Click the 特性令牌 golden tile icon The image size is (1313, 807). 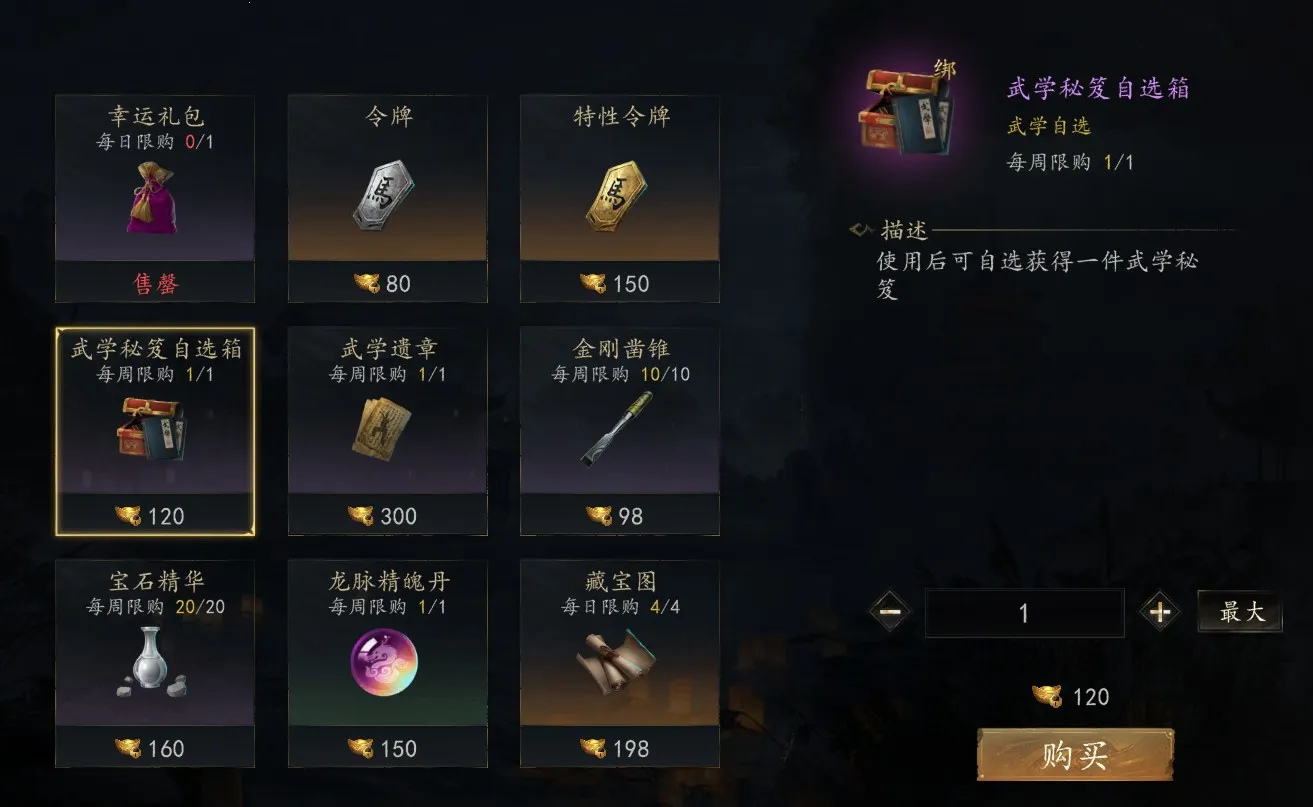point(620,195)
